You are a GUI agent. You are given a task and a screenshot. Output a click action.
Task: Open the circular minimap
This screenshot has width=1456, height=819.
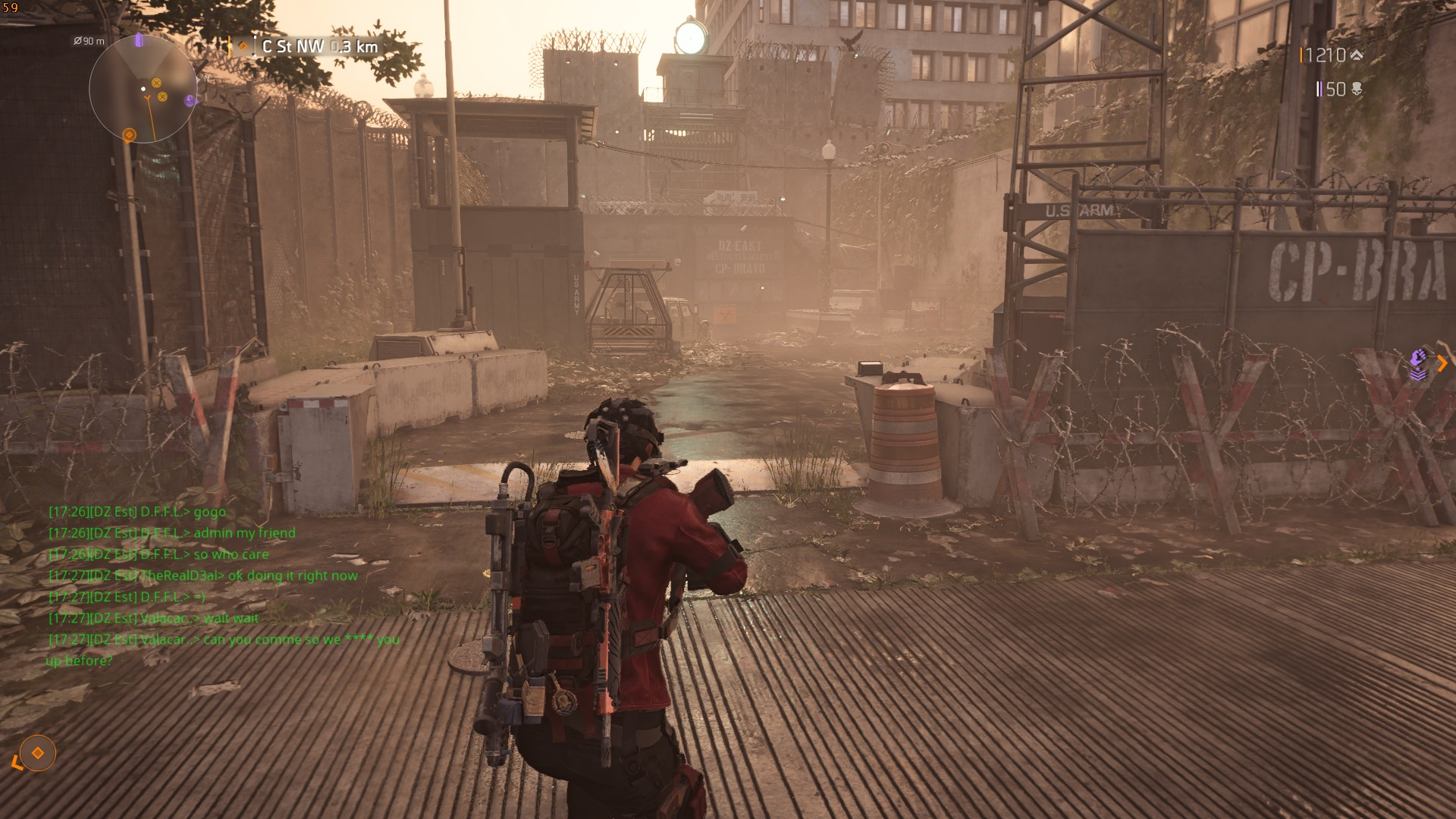(143, 89)
